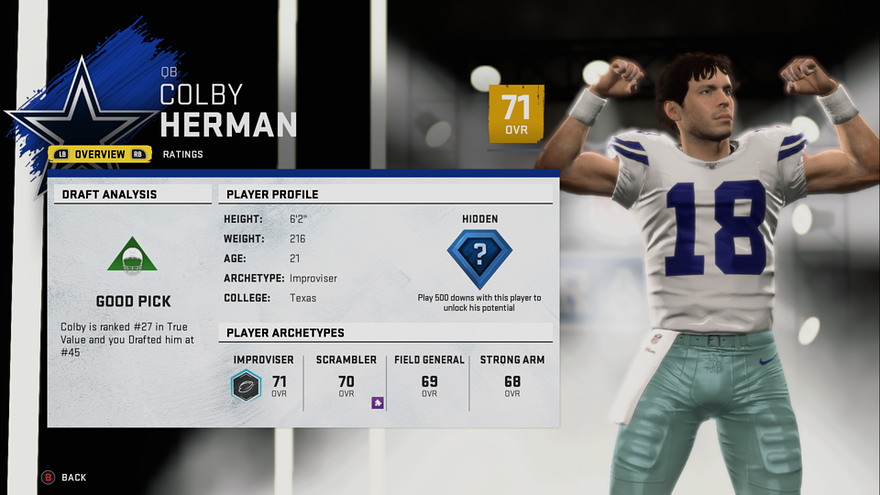
Task: Select the Strong Arm archetype tile
Action: tap(512, 380)
